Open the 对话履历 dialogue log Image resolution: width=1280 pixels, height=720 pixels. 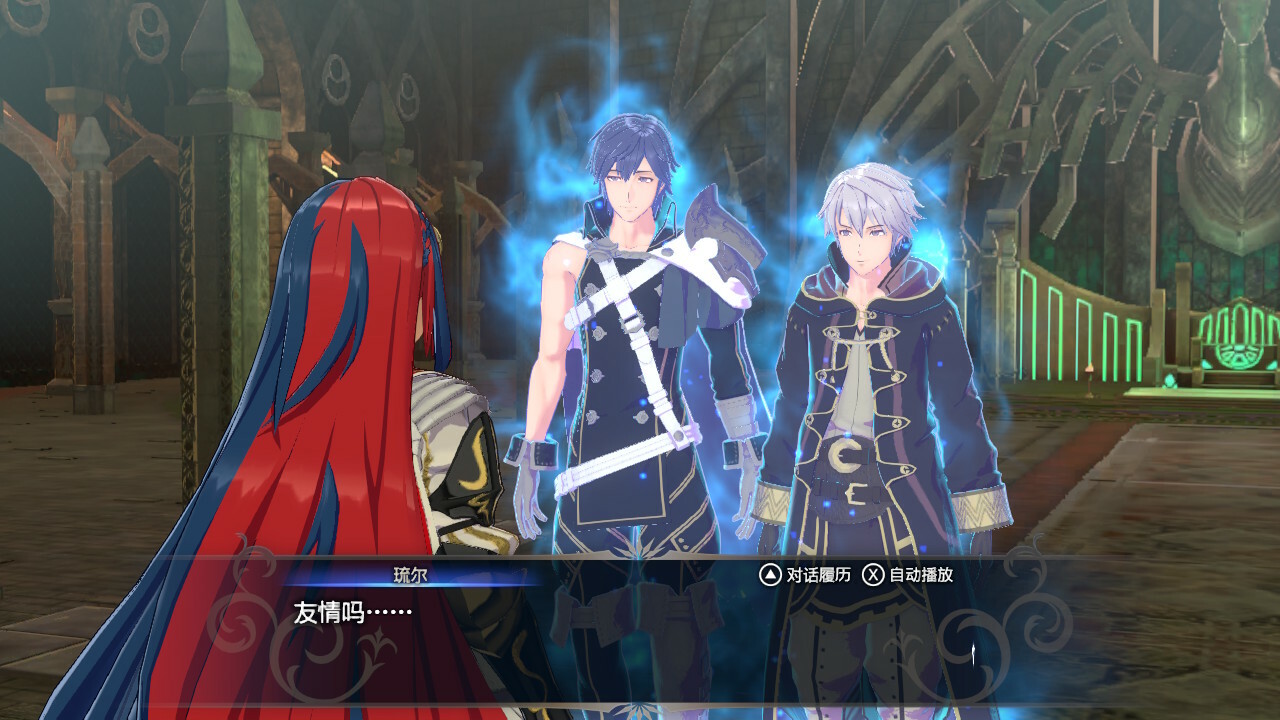click(x=805, y=575)
